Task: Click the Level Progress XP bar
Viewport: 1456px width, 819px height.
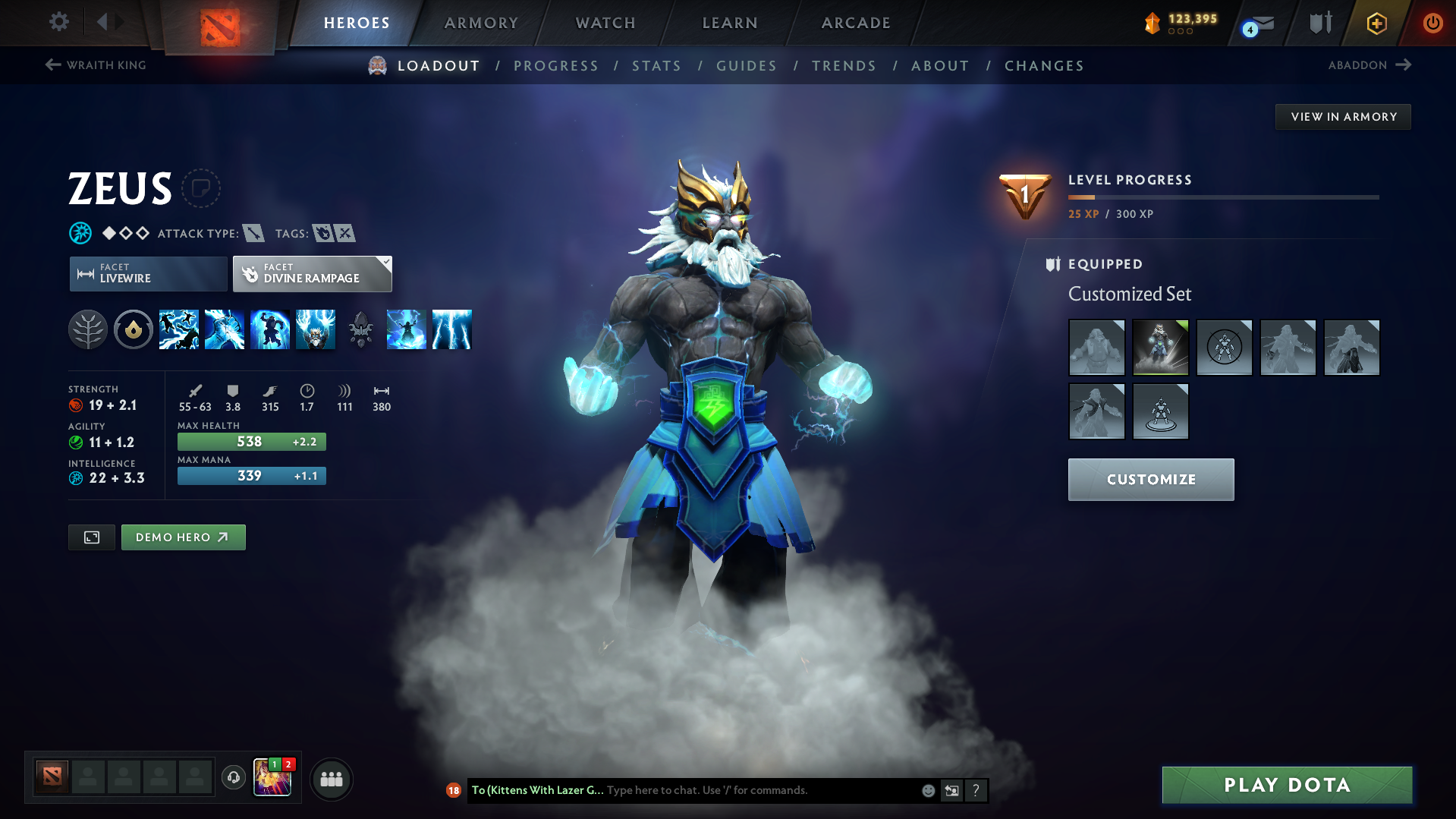Action: pos(1223,197)
